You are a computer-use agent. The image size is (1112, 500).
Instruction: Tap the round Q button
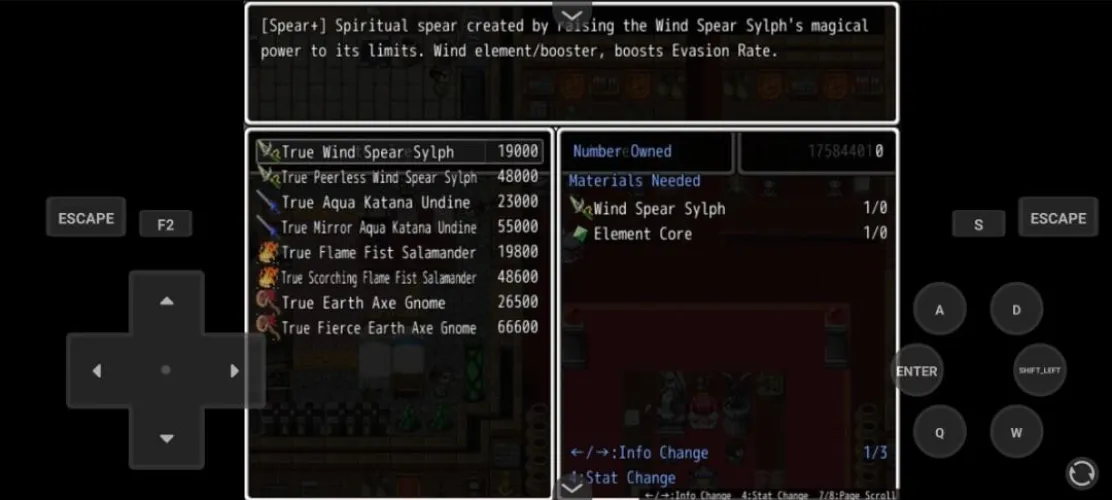point(939,432)
